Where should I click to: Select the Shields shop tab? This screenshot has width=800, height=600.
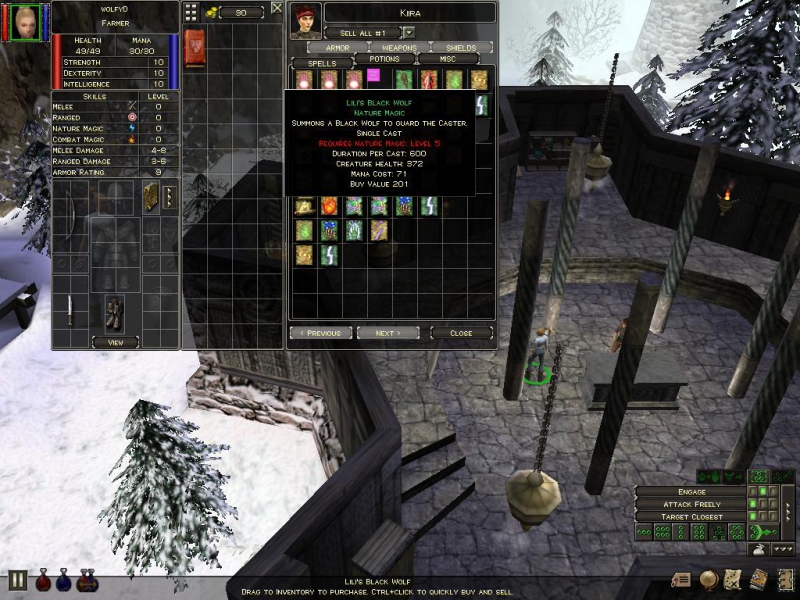point(461,47)
